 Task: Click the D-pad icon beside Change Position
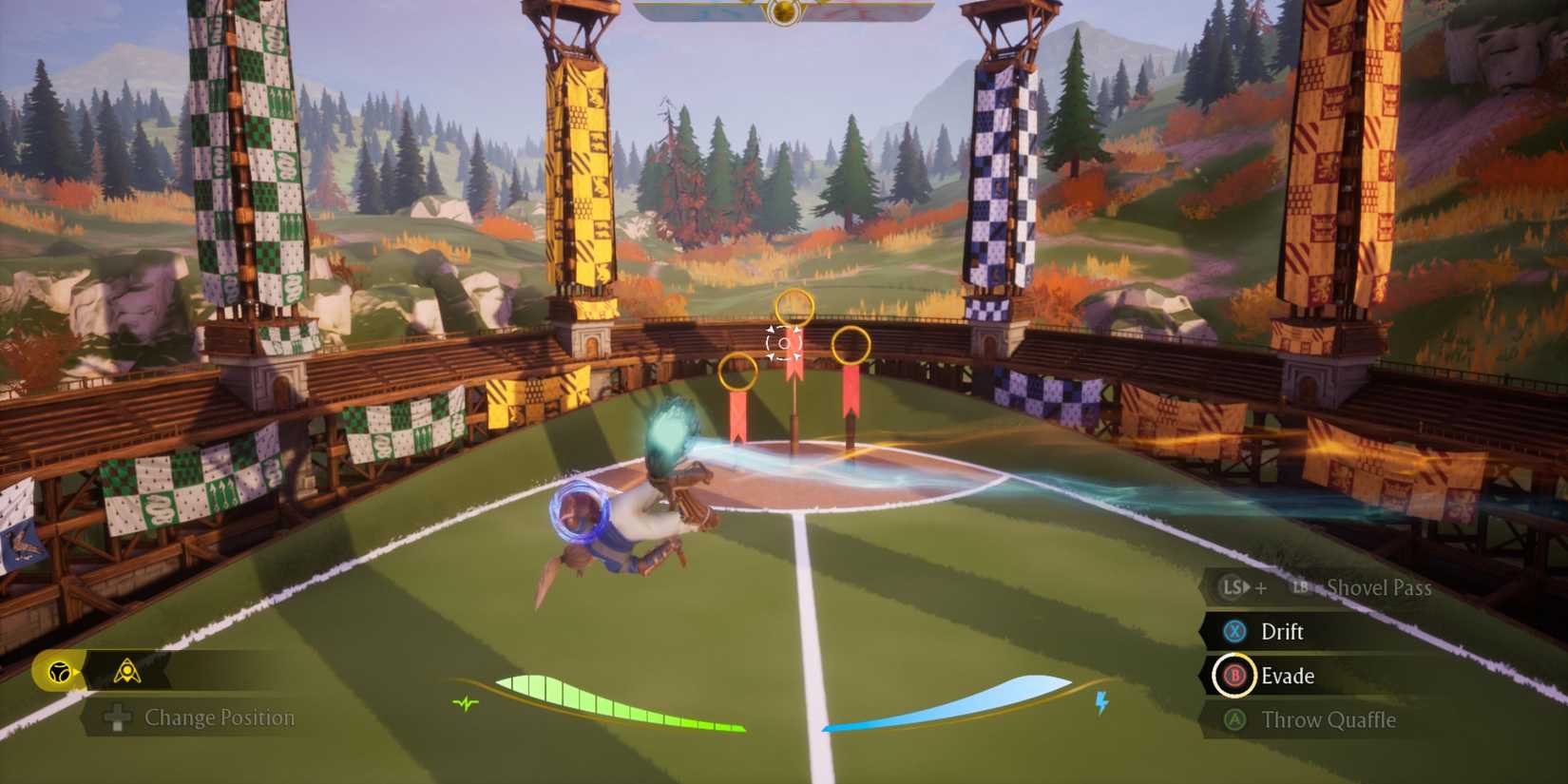[118, 719]
